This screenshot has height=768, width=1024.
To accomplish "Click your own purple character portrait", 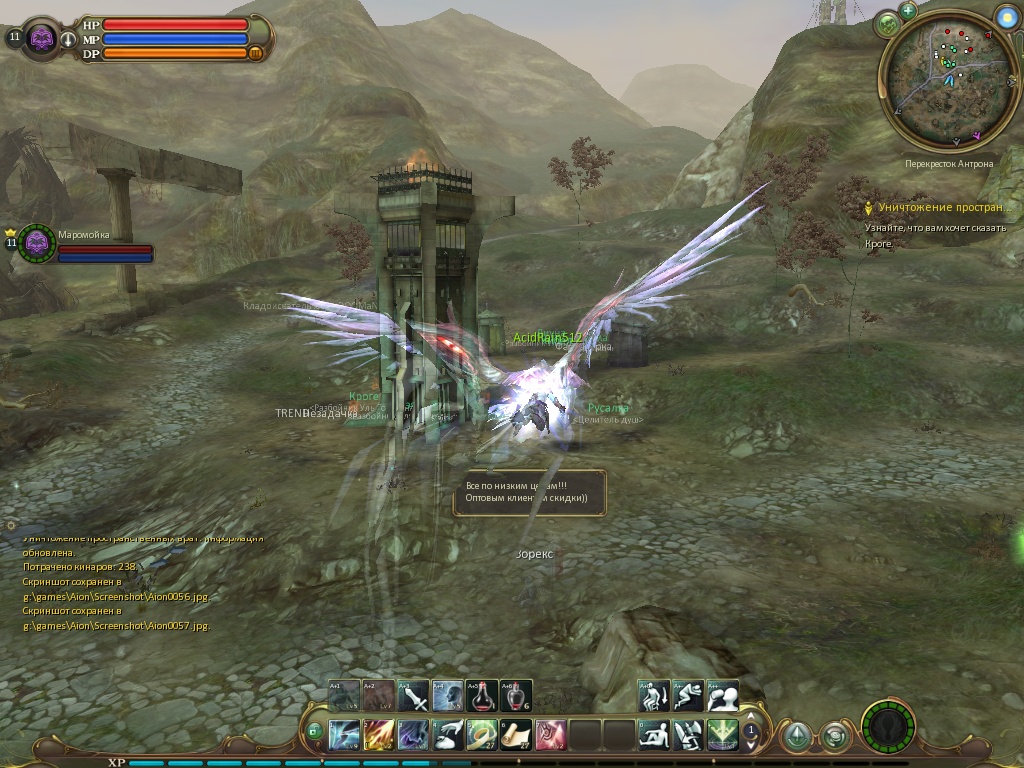I will (x=41, y=38).
